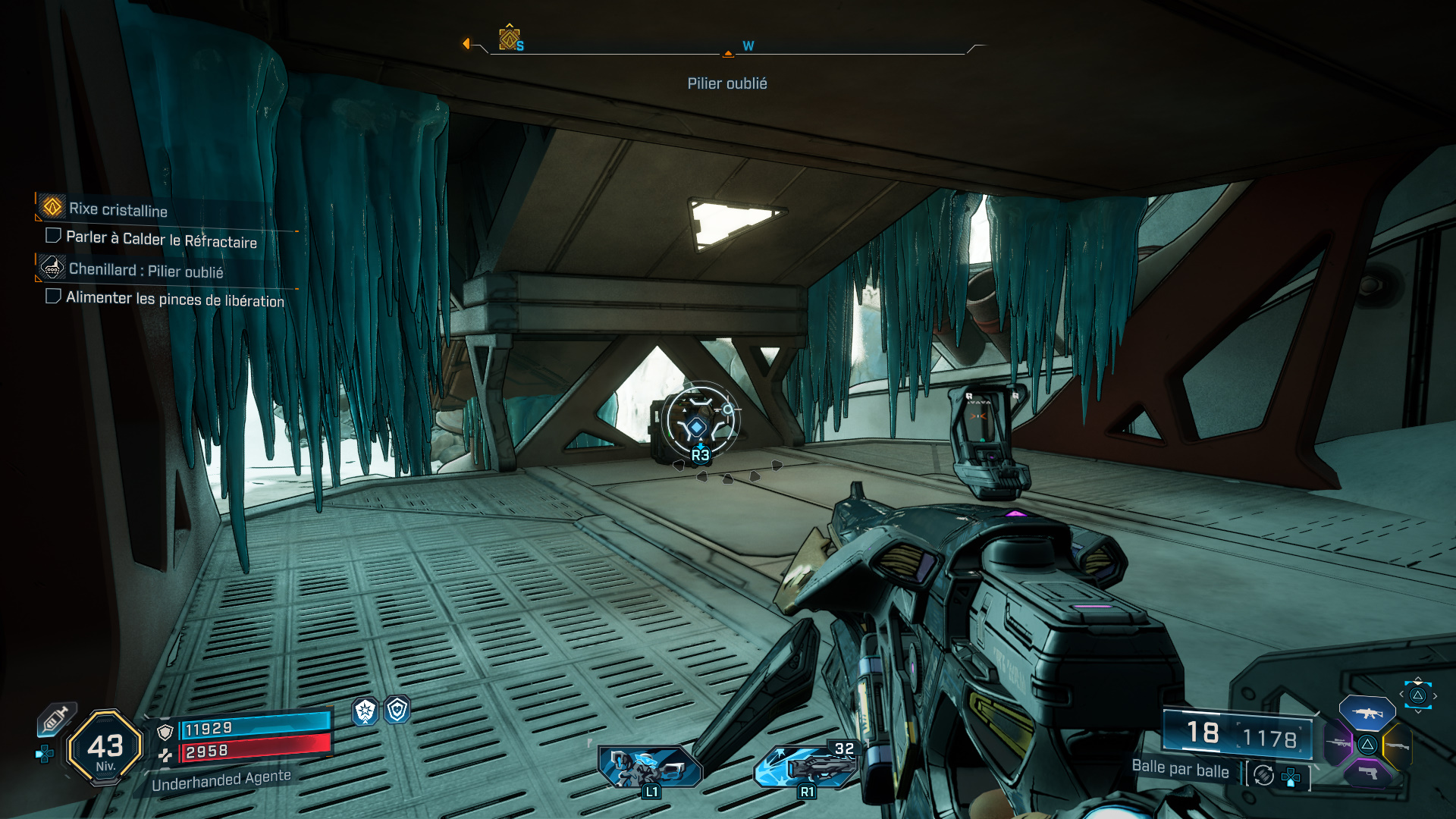Check the objective Parler à Calder le Réfractaire
The height and width of the screenshot is (819, 1456).
53,235
